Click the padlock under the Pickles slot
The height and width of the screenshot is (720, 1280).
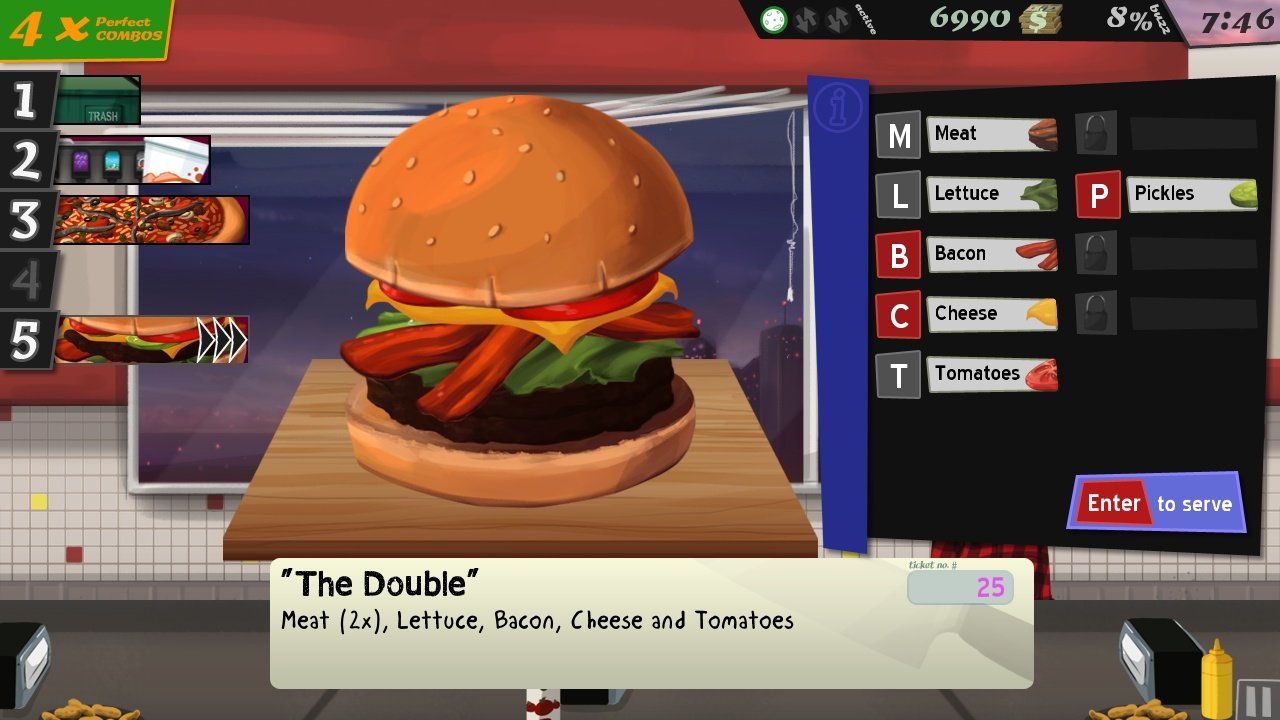(x=1094, y=253)
